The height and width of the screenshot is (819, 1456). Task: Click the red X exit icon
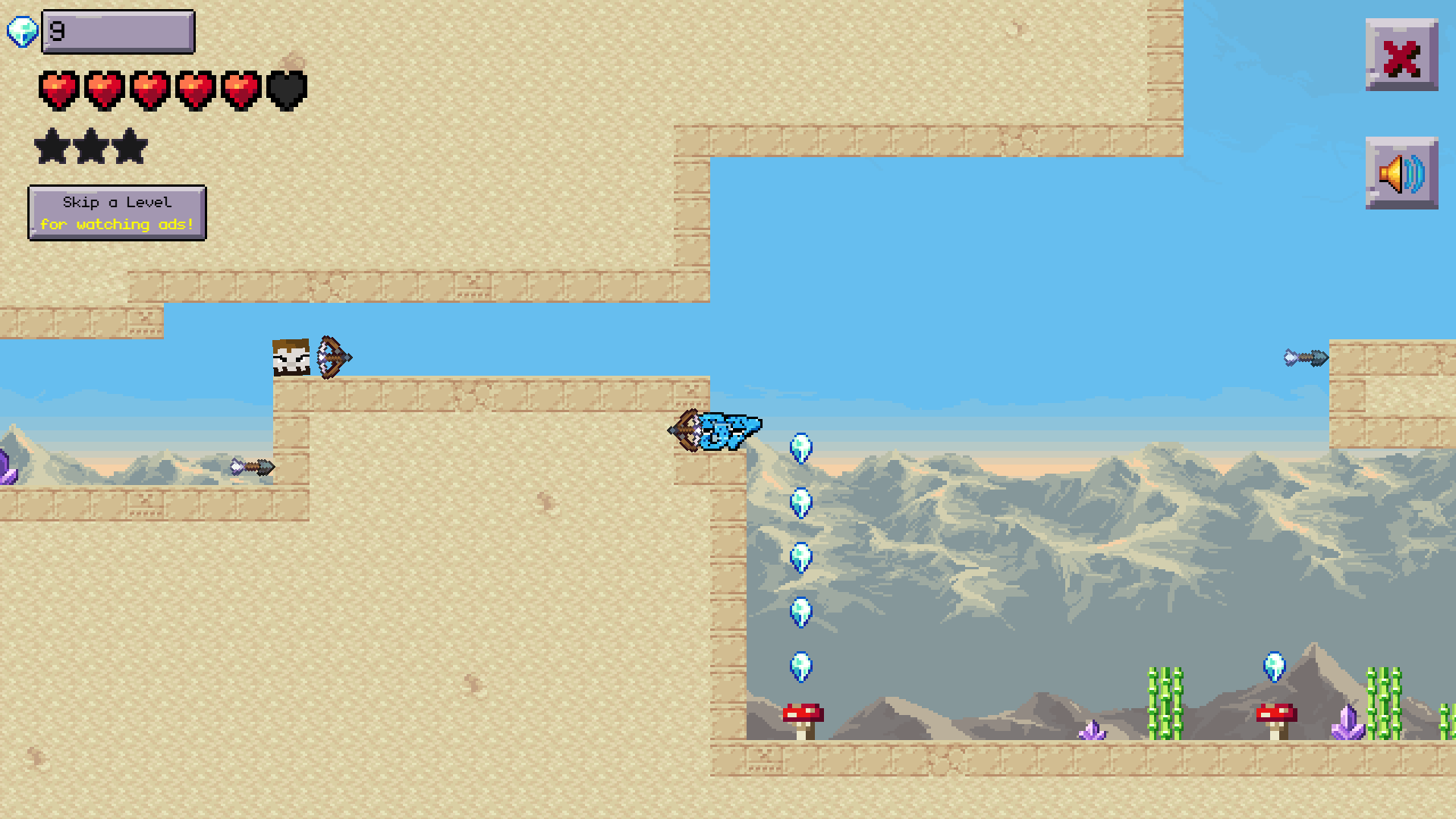(x=1401, y=55)
